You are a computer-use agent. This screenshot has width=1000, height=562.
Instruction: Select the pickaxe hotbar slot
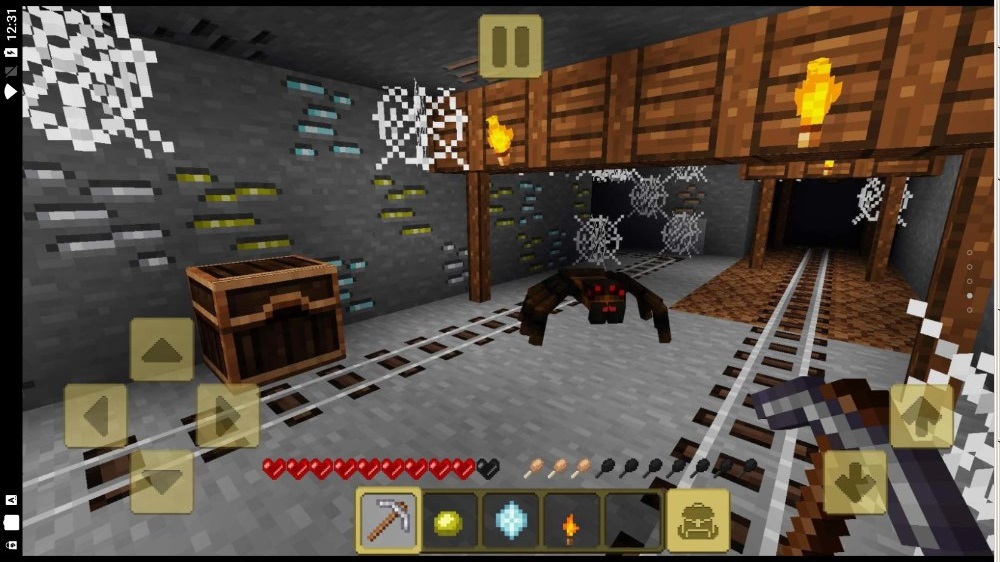tap(388, 520)
